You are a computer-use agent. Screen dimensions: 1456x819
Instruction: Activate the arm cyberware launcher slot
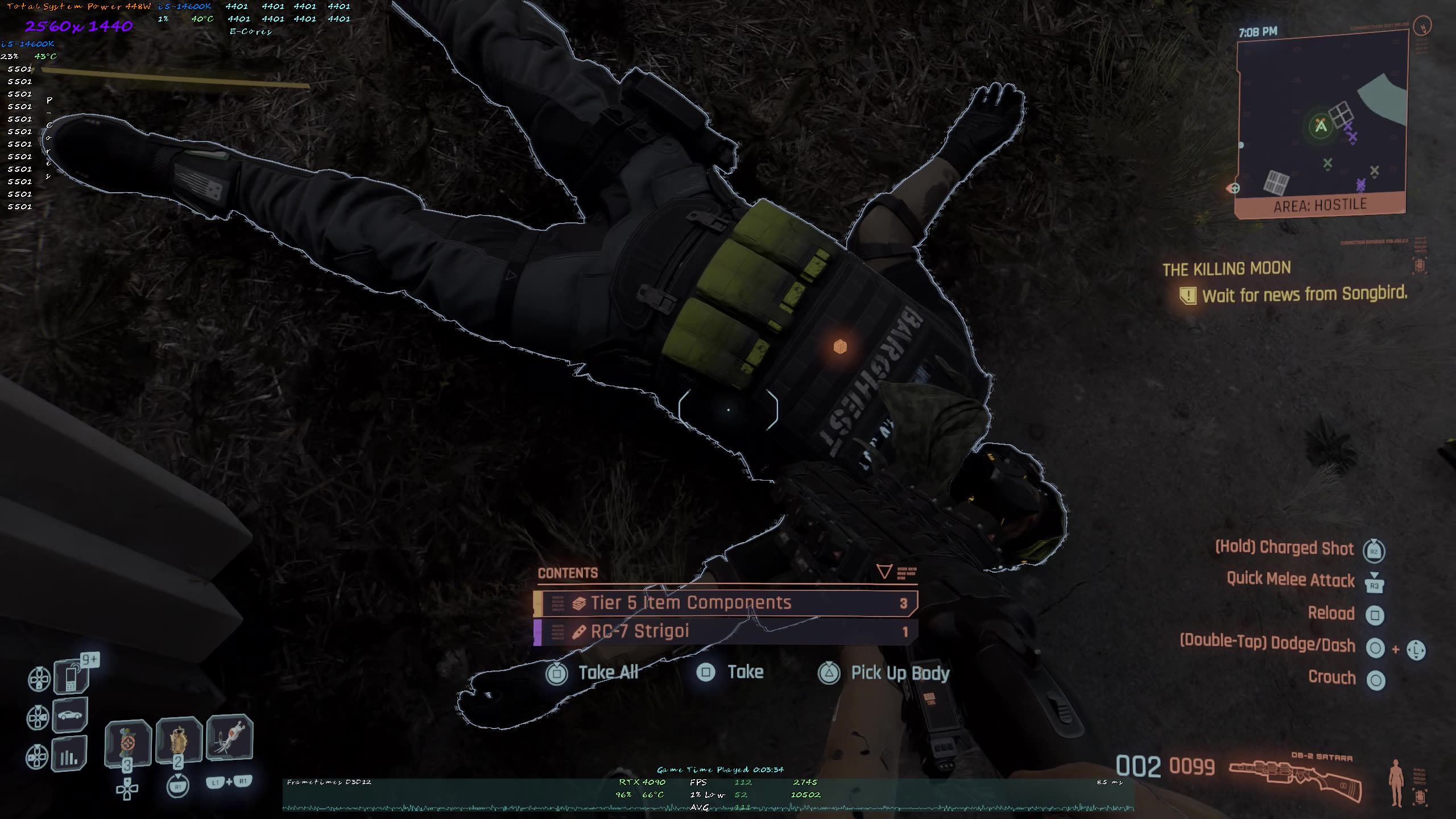(x=229, y=737)
